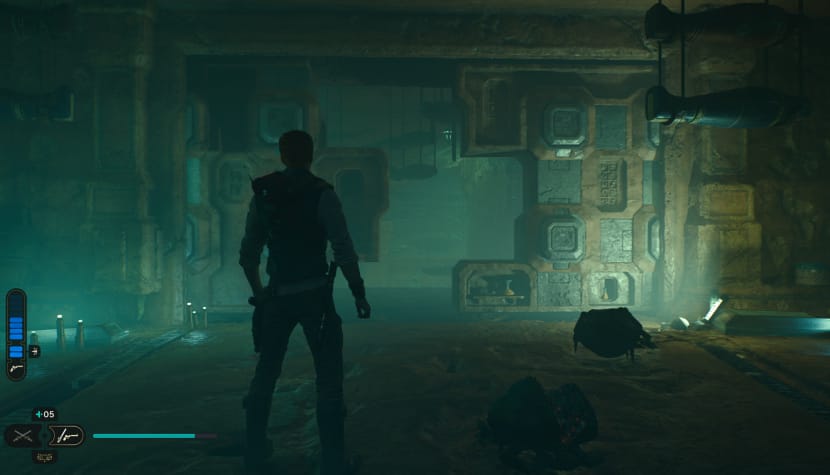Select the crossed lightsabers stance icon
The height and width of the screenshot is (475, 830).
click(24, 436)
